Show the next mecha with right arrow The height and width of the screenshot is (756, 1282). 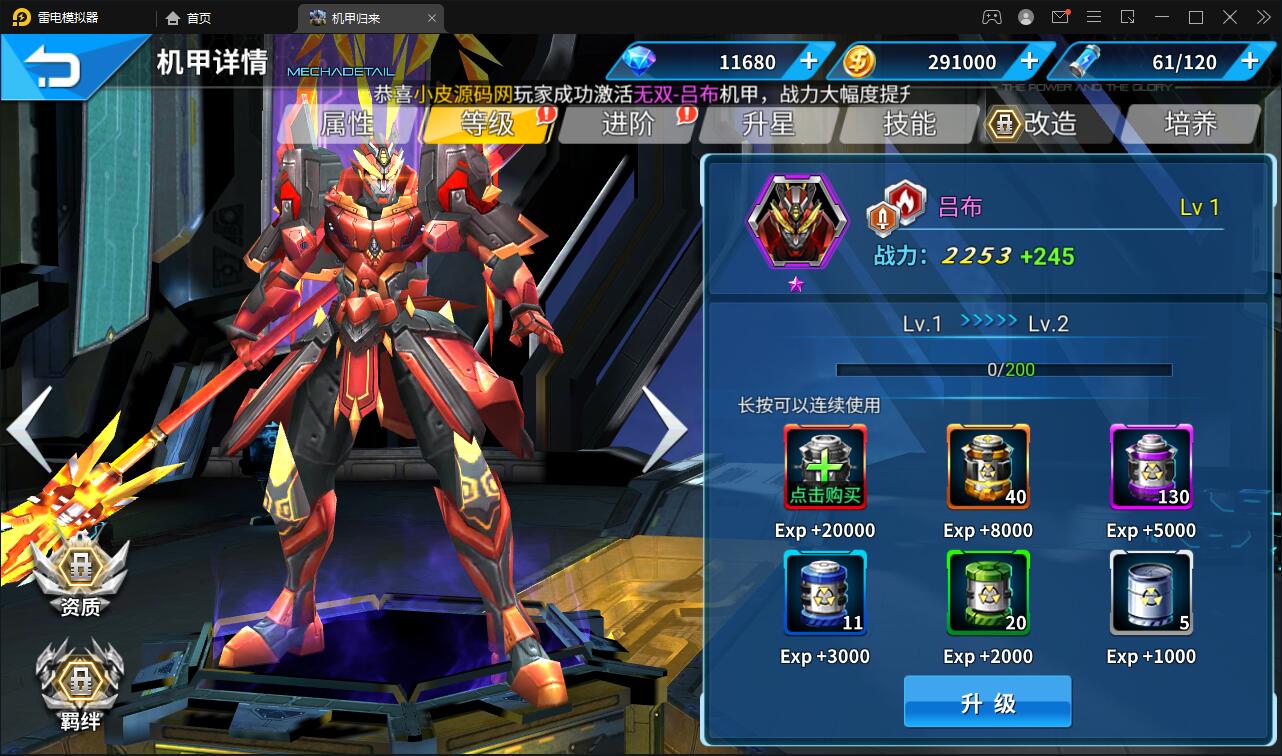point(664,428)
